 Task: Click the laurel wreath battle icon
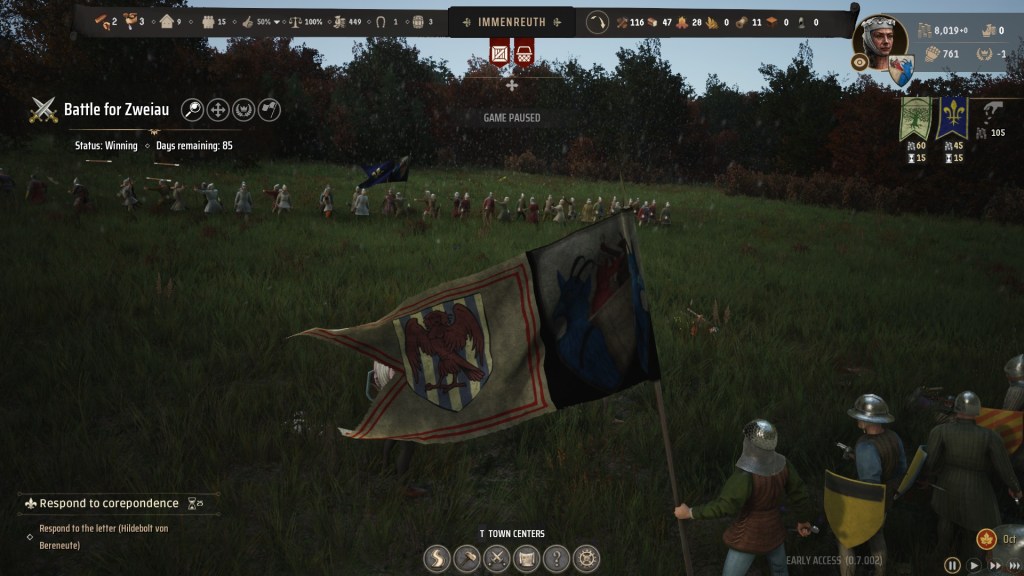[x=244, y=110]
